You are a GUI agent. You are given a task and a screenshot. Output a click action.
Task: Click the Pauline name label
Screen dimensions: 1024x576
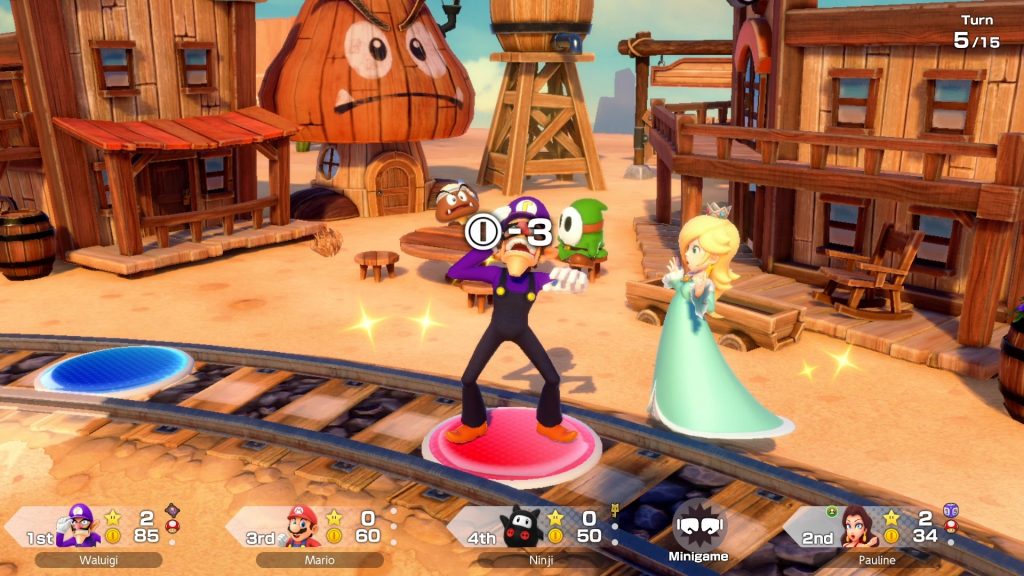[877, 560]
